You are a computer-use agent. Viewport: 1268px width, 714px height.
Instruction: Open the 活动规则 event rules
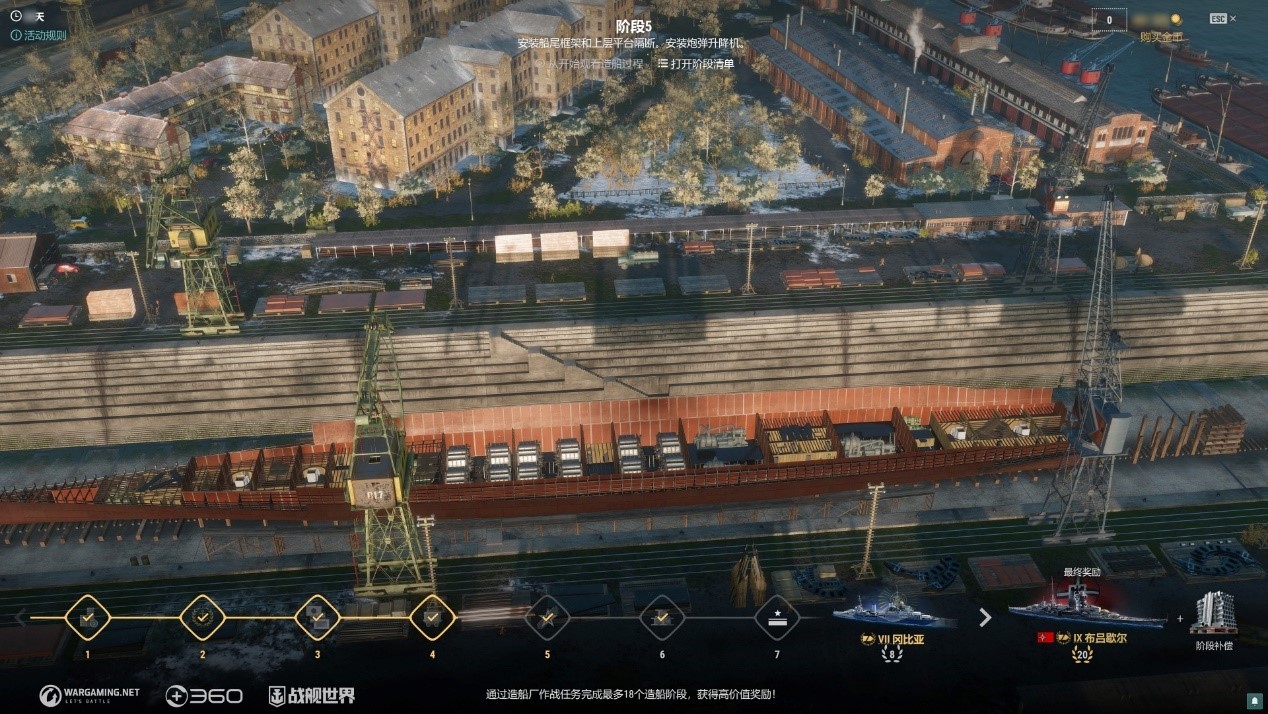click(x=38, y=35)
